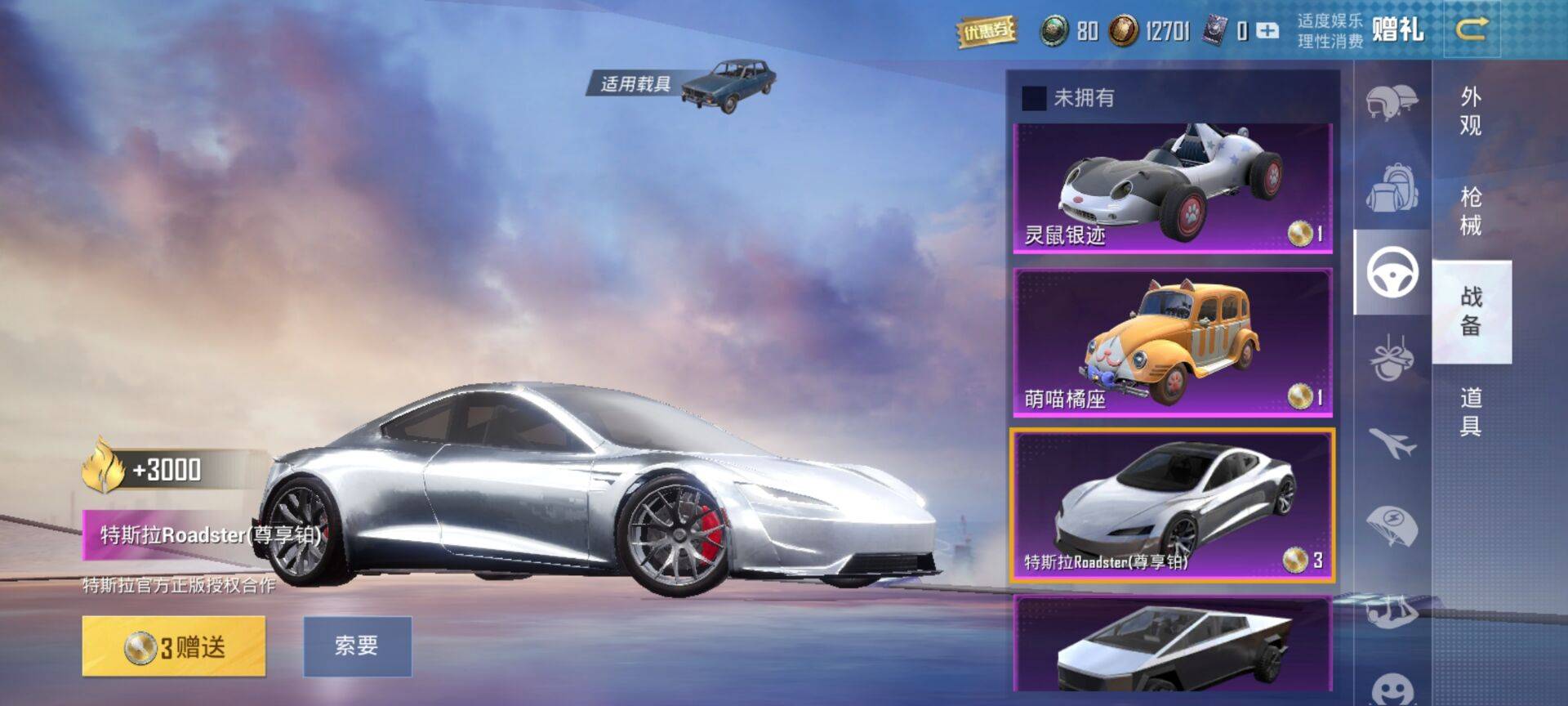
Task: Click the yellow 3 赠送 gift button
Action: [x=174, y=646]
